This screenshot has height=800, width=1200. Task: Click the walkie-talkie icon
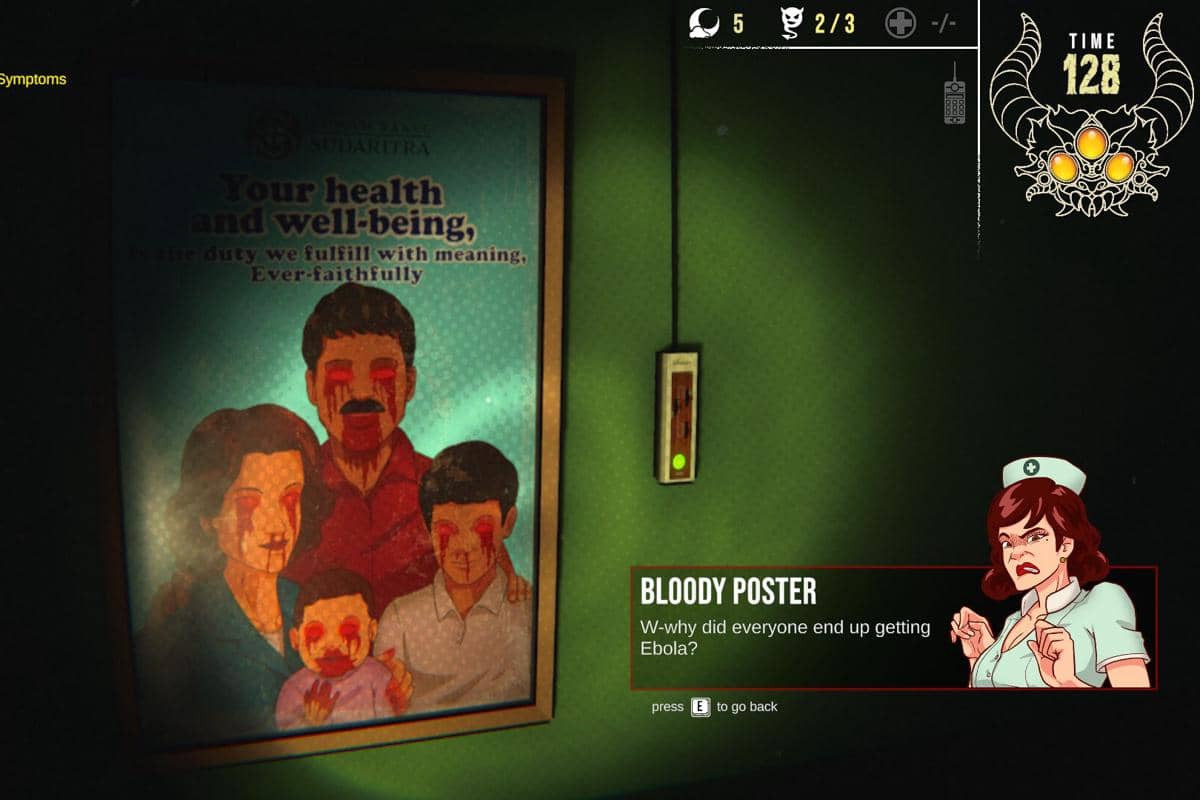coord(954,96)
